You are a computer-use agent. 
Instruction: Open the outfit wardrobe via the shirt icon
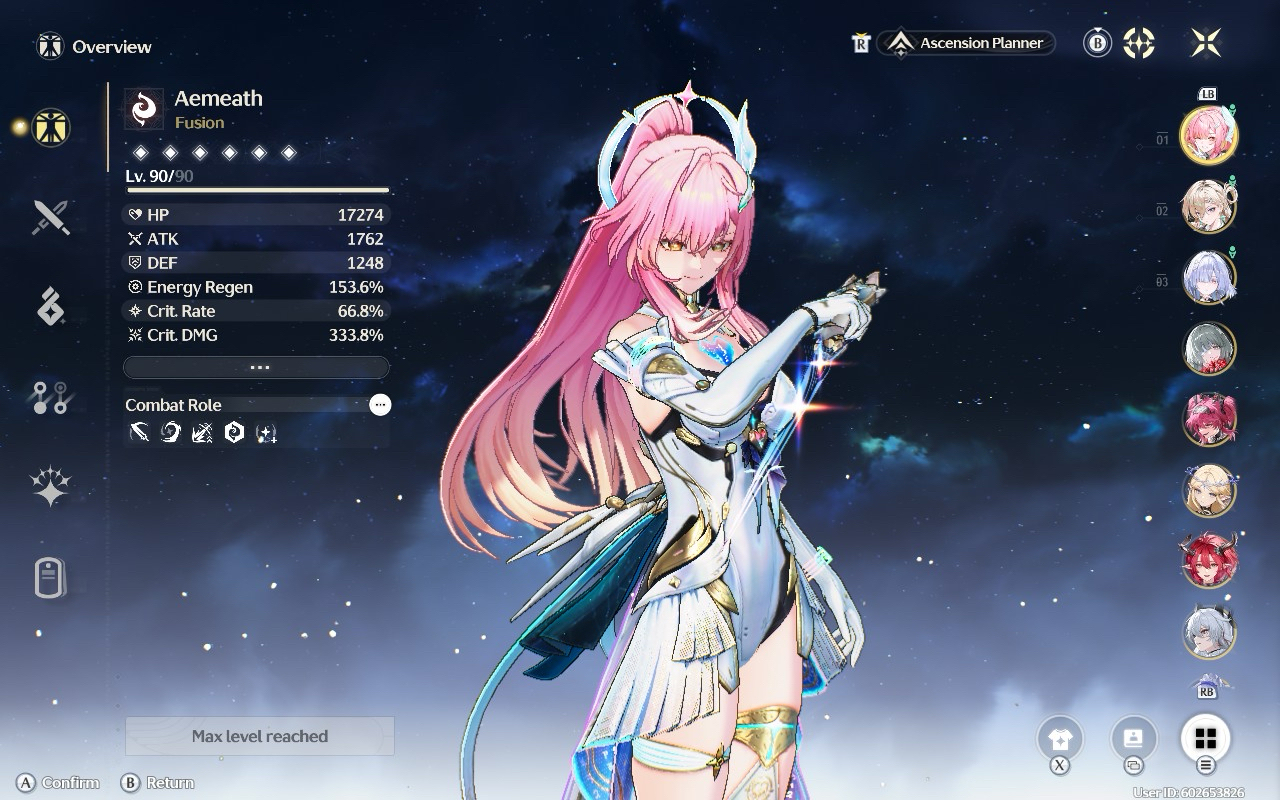pyautogui.click(x=1060, y=740)
